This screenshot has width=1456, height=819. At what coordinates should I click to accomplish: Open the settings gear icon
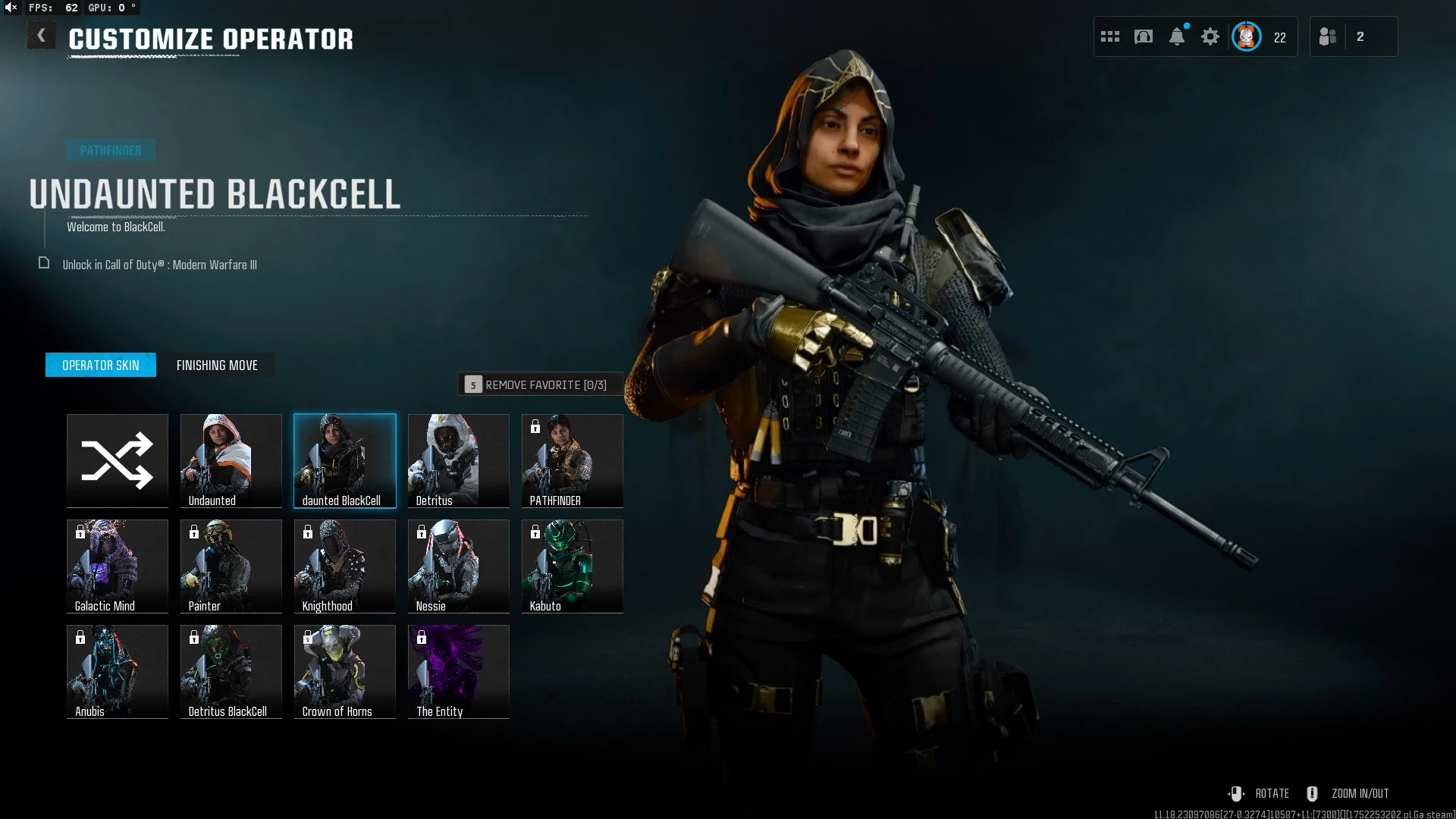[1210, 36]
